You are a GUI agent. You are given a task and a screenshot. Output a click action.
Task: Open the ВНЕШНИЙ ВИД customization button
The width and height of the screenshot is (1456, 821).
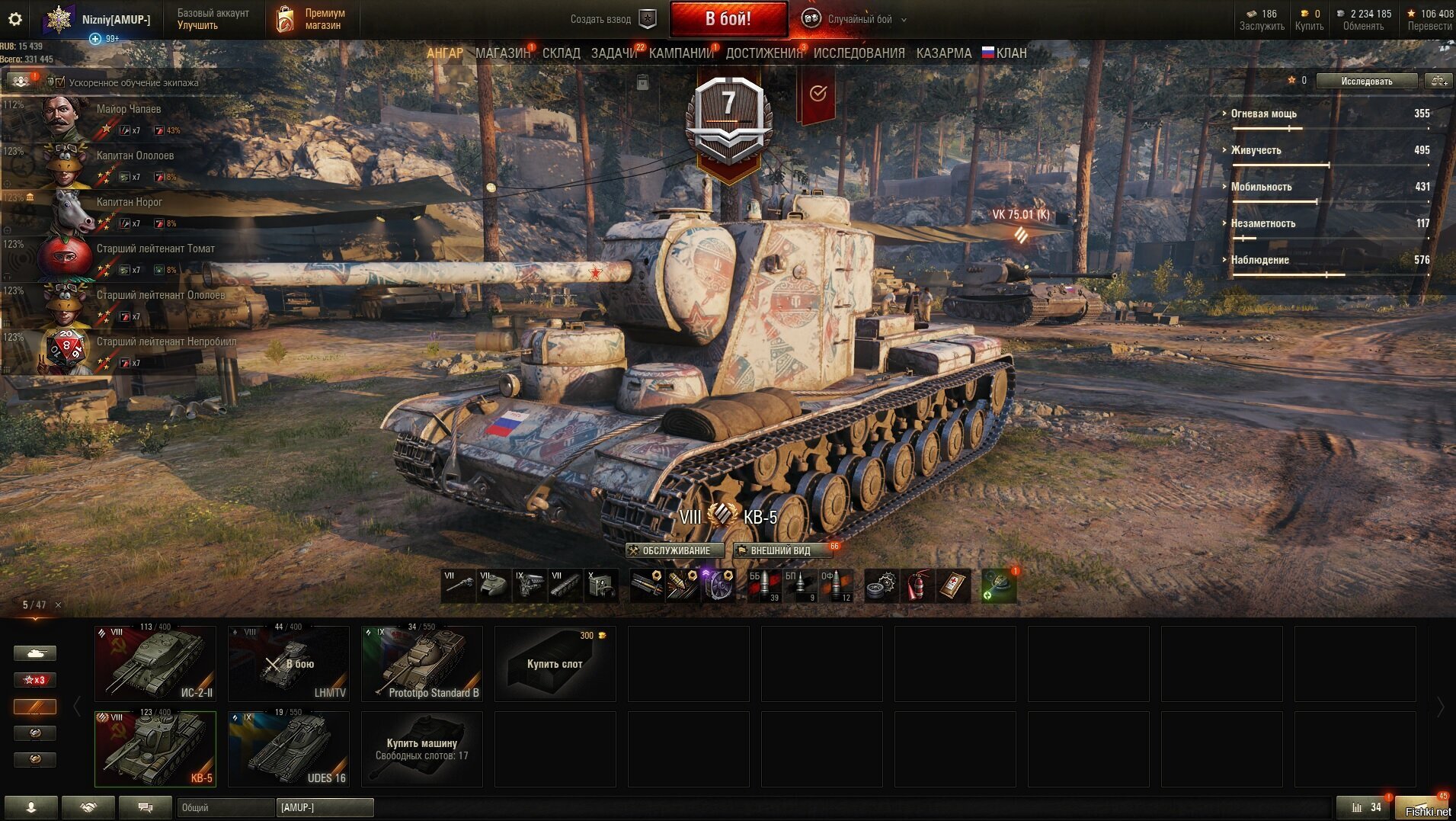[780, 550]
